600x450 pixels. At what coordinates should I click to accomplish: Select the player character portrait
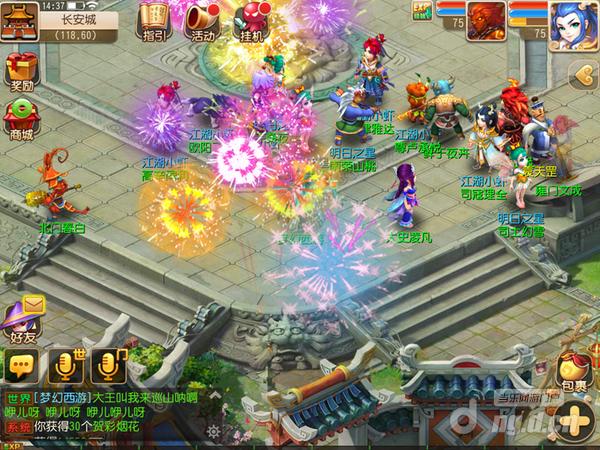pos(570,27)
